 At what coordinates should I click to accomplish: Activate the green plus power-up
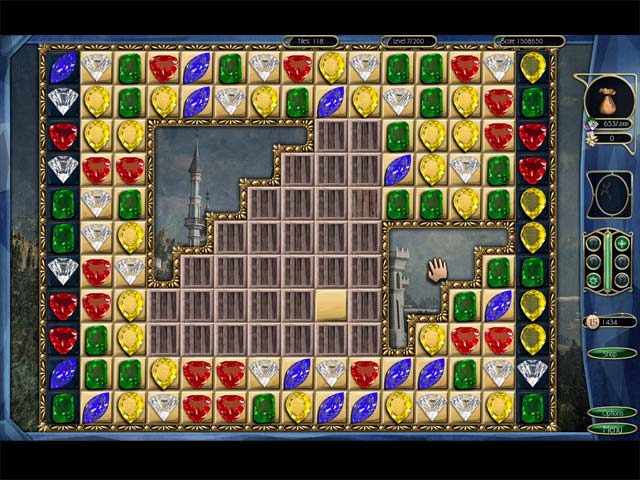[623, 243]
